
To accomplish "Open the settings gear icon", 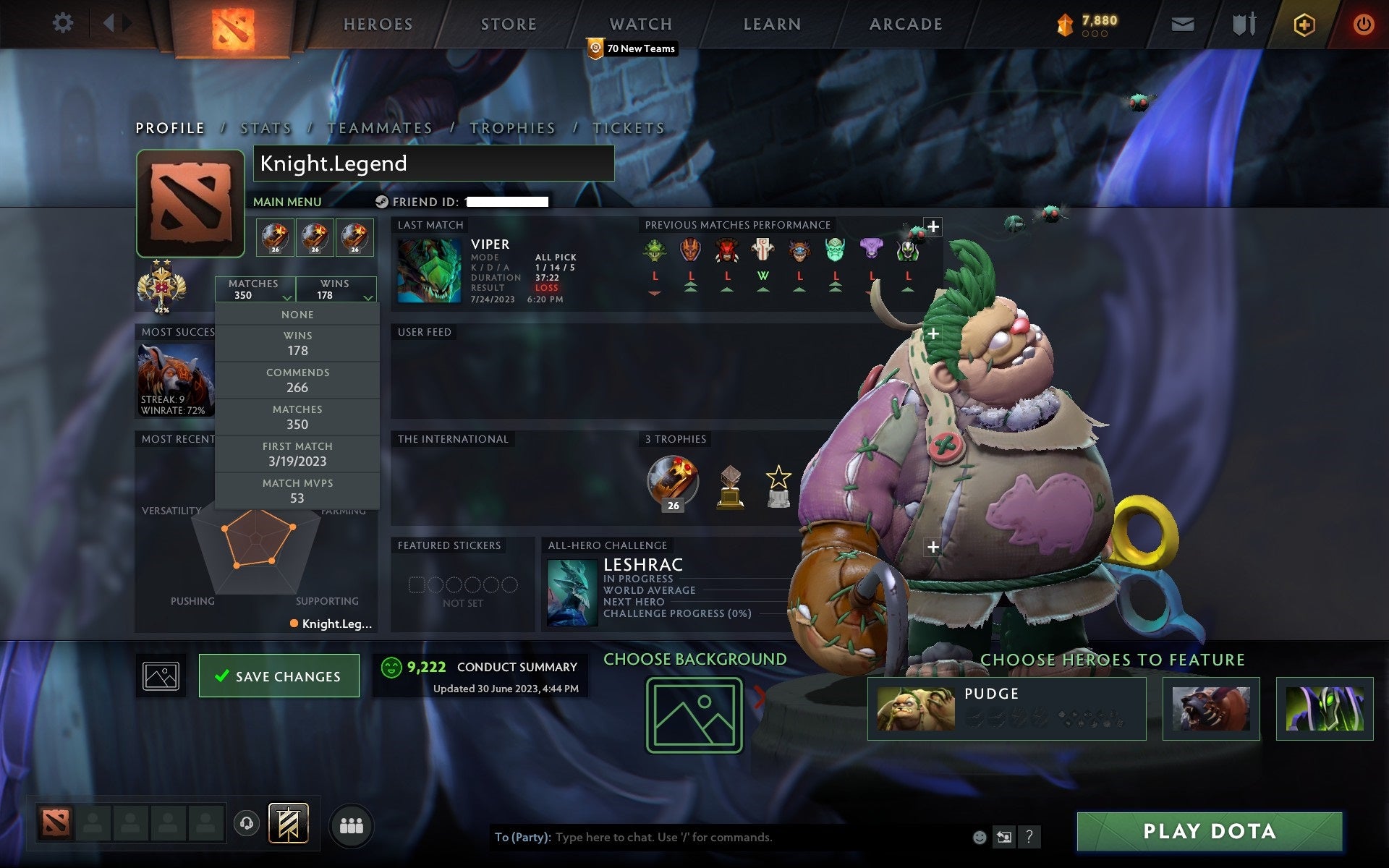I will click(64, 22).
